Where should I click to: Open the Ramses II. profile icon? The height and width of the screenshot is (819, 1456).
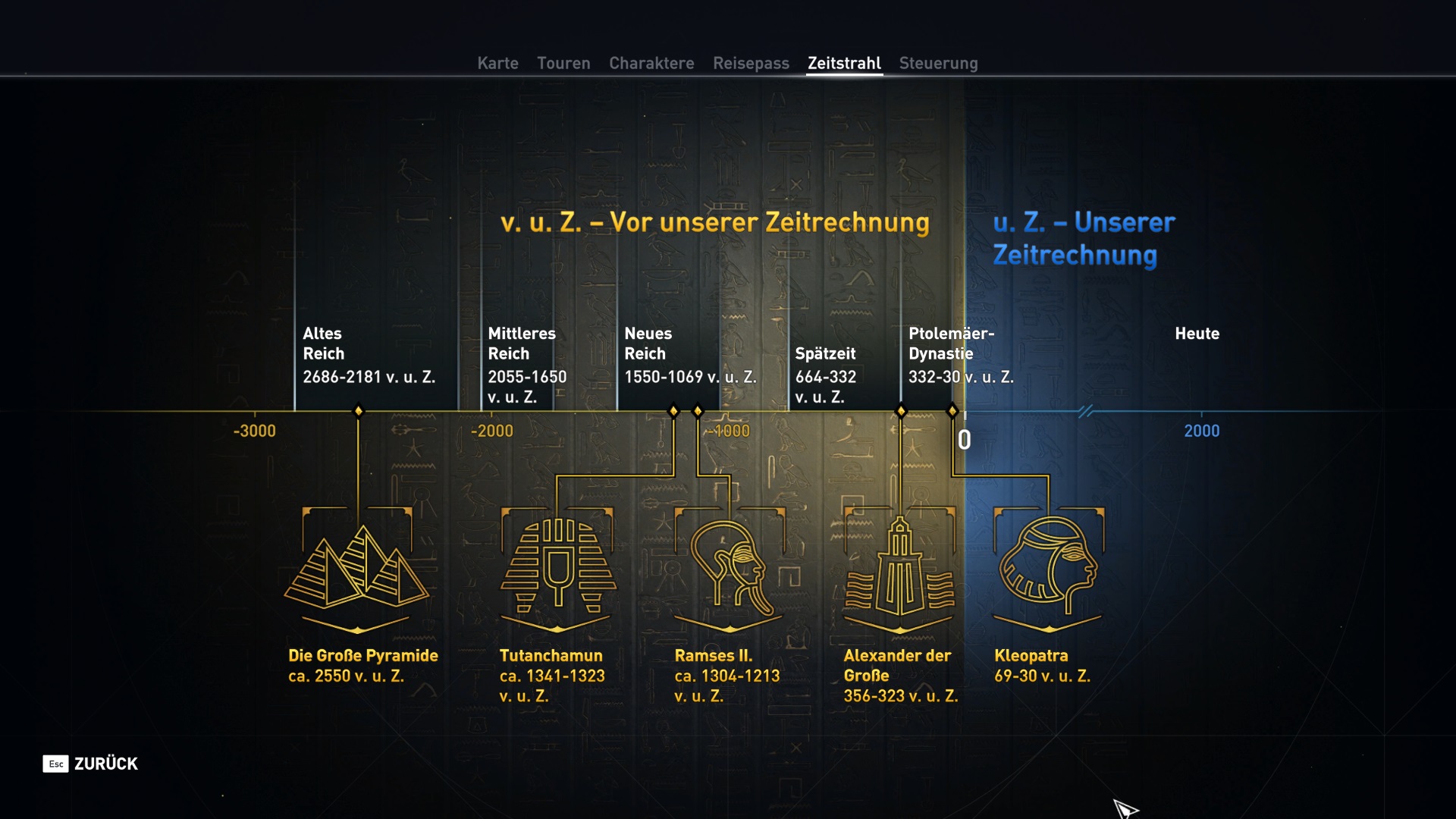click(730, 567)
